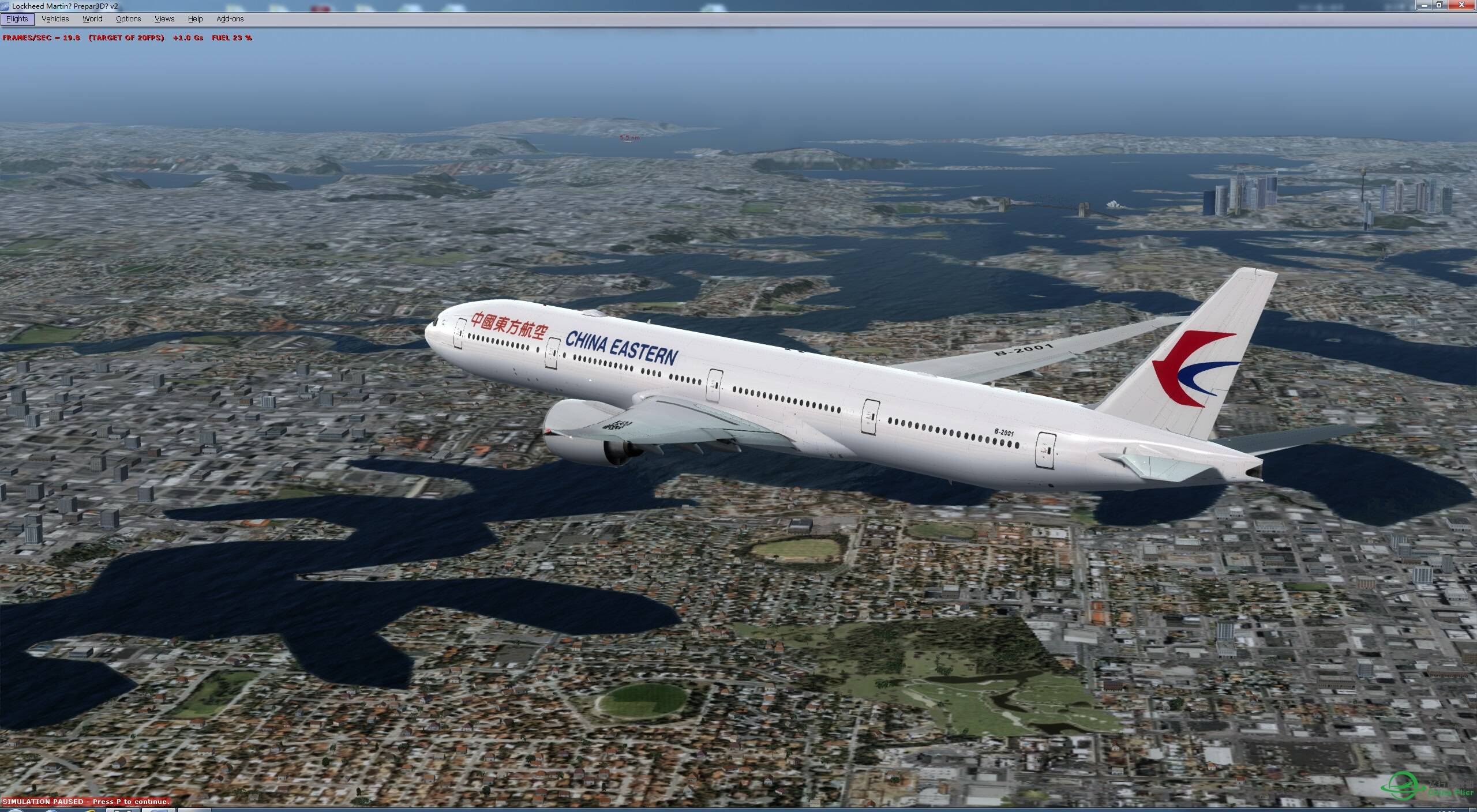Screen dimensions: 1477x812
Task: Open the Flights menu
Action: pyautogui.click(x=17, y=19)
